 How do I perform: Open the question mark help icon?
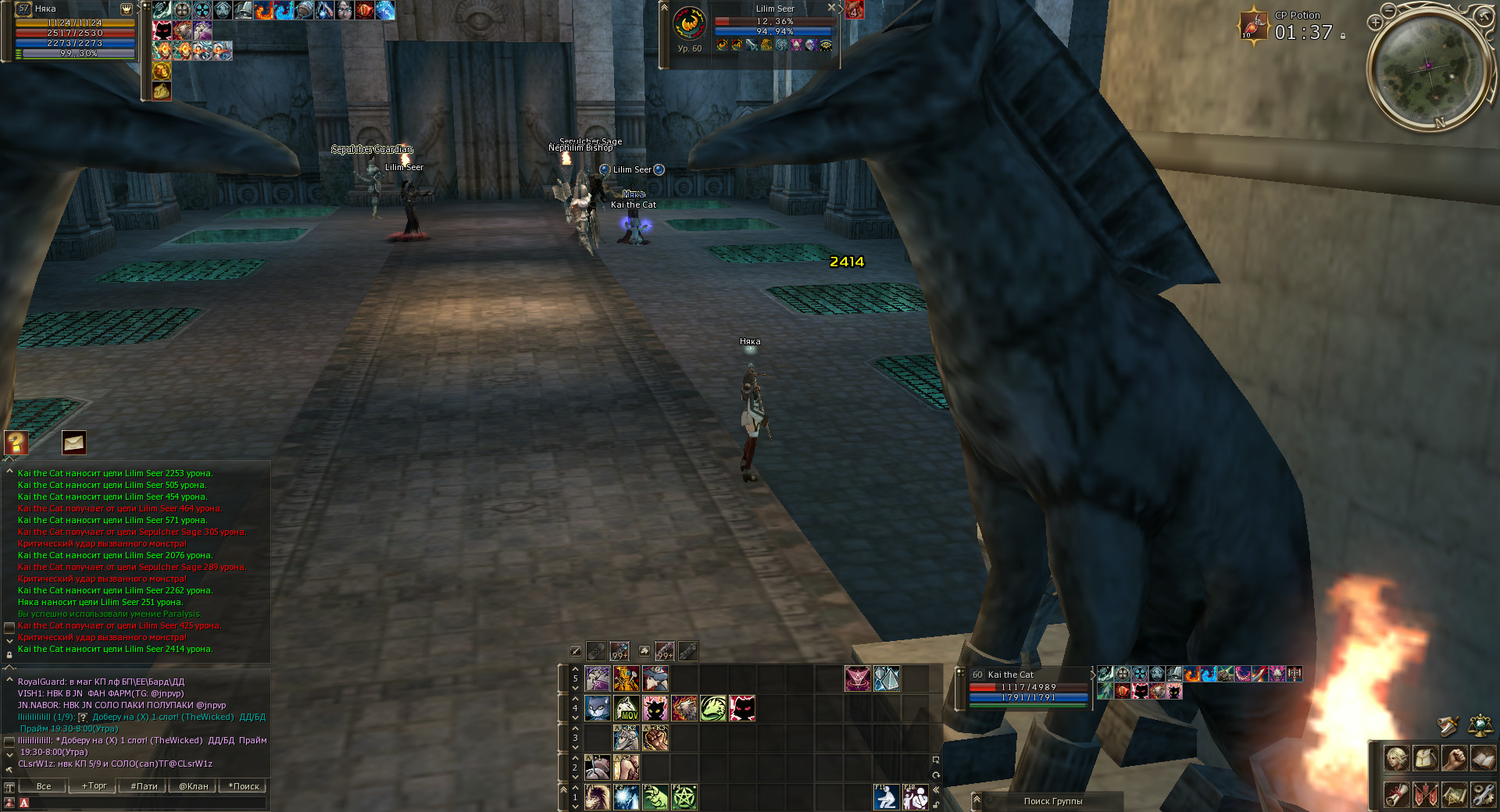(16, 443)
